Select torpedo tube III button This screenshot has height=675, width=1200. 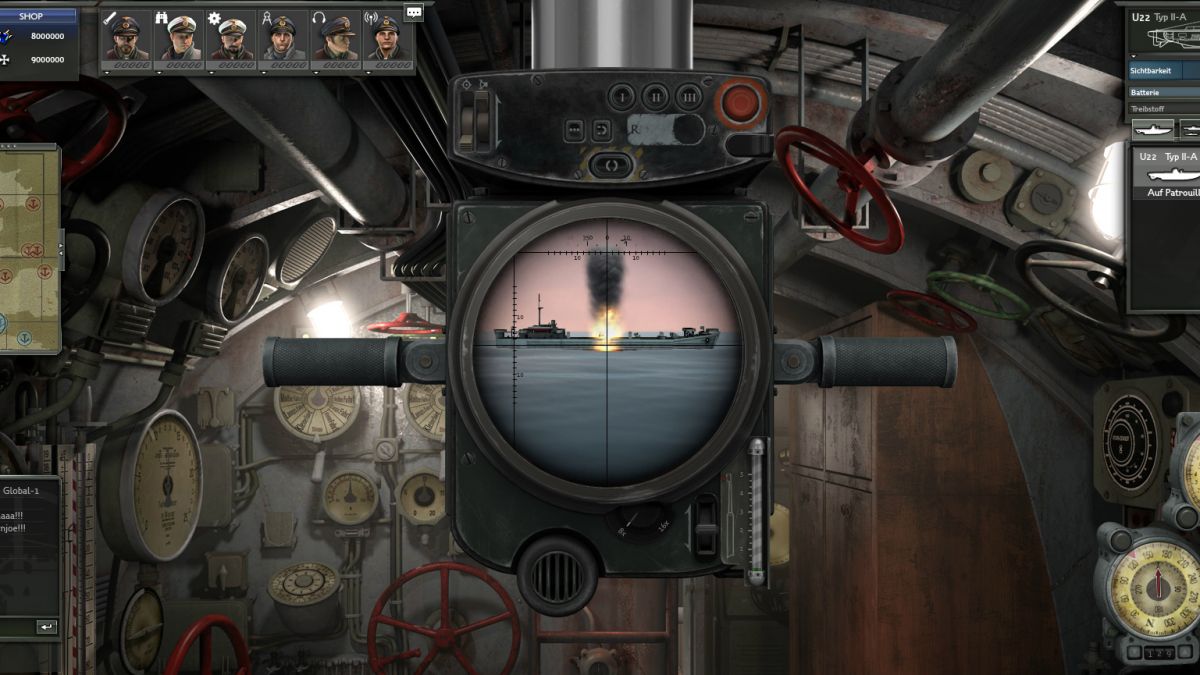click(x=688, y=97)
